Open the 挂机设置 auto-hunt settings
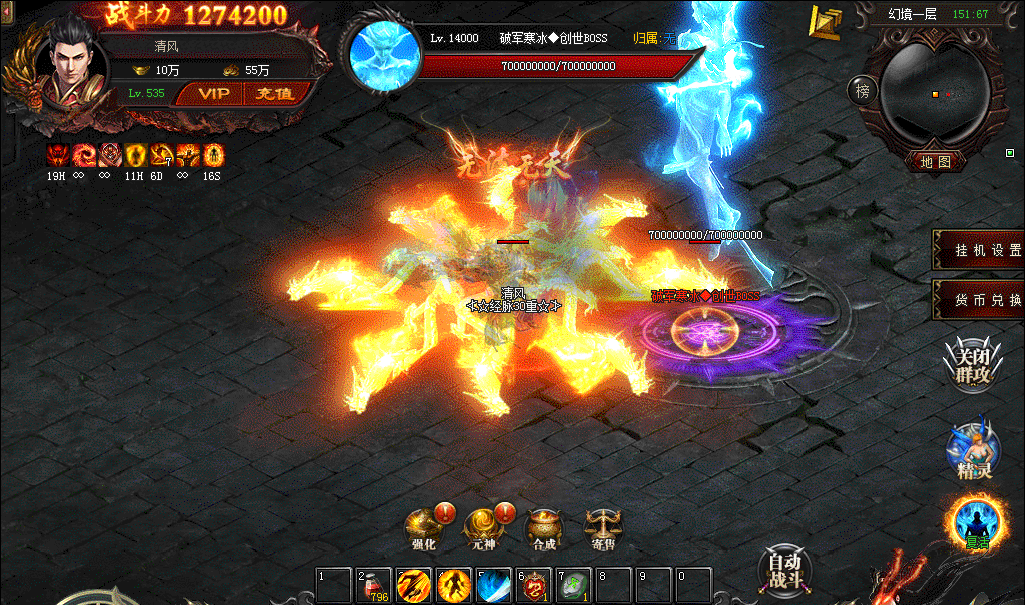 (979, 250)
